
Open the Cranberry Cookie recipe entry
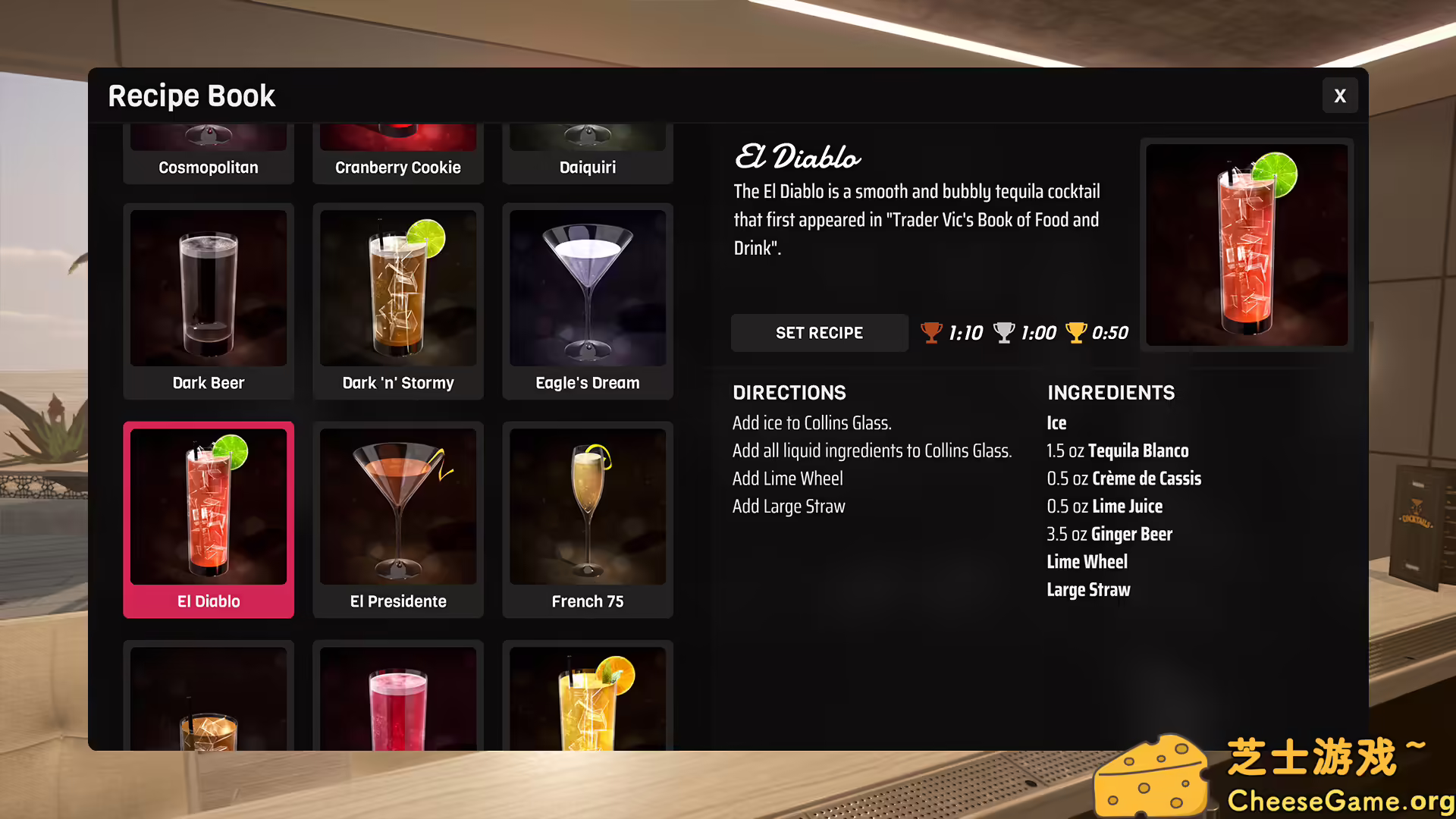pyautogui.click(x=397, y=152)
